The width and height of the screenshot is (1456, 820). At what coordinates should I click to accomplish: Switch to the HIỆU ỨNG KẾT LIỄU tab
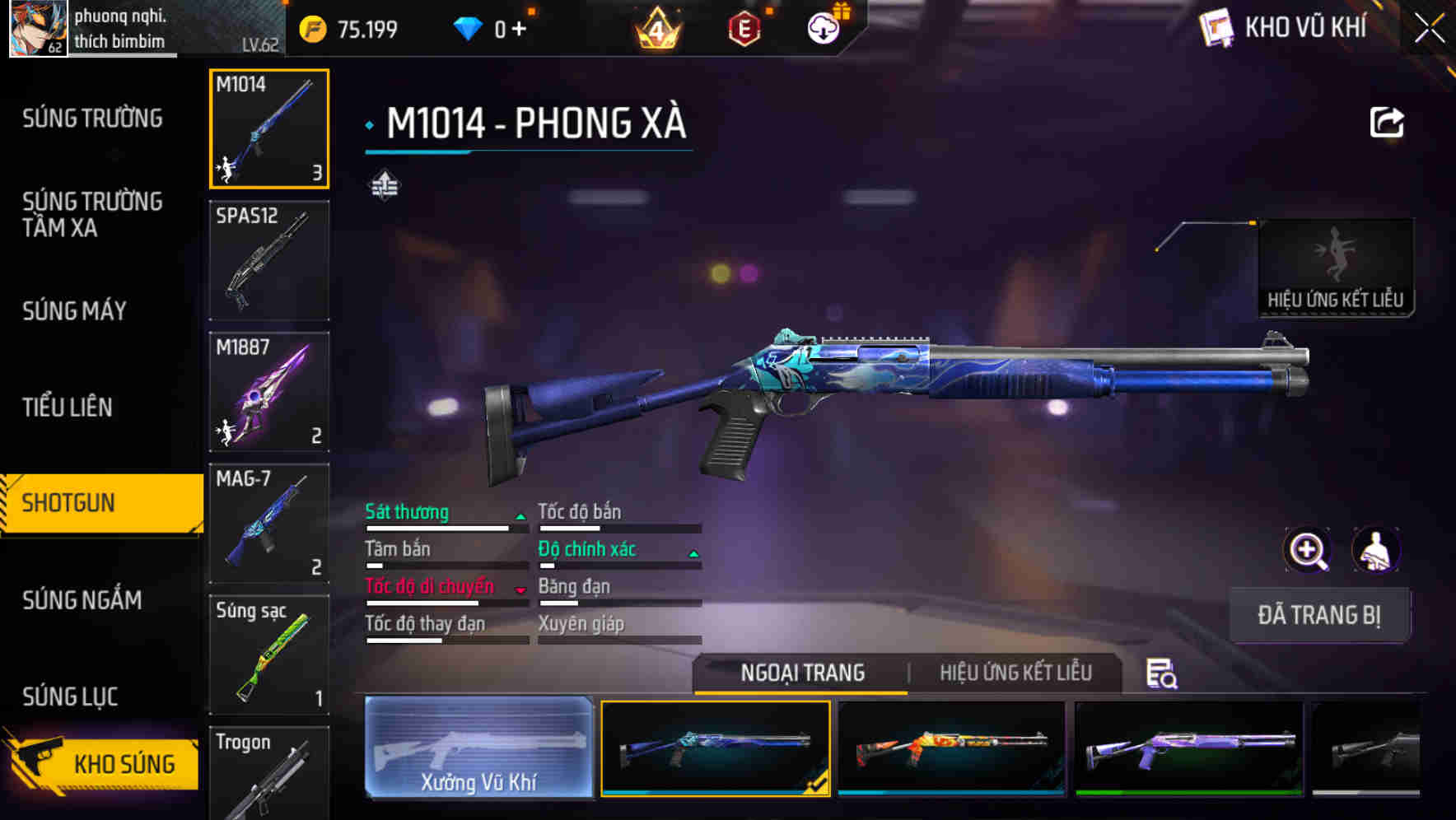point(1016,673)
